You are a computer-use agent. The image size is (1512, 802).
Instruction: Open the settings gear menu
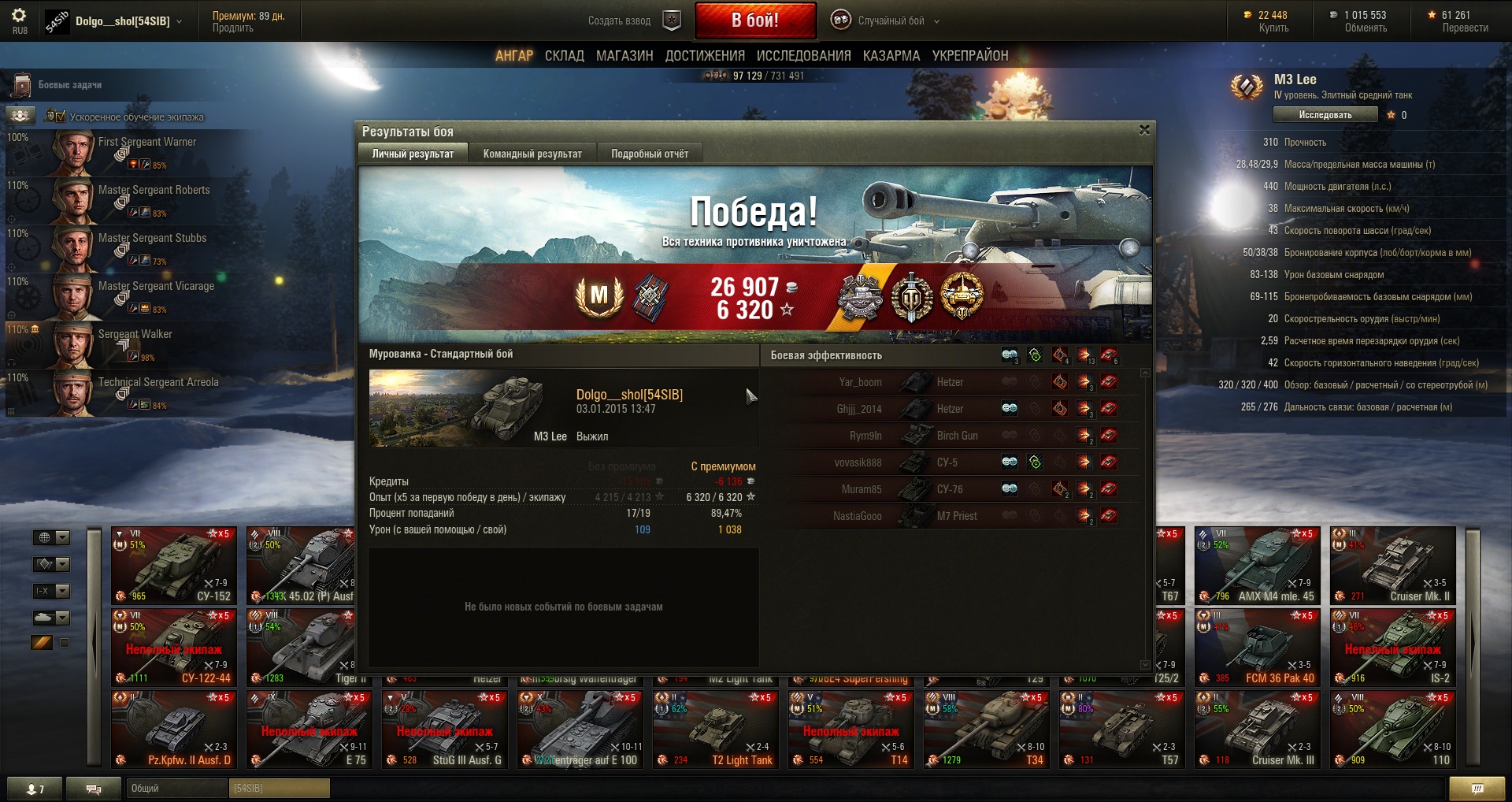coord(19,17)
